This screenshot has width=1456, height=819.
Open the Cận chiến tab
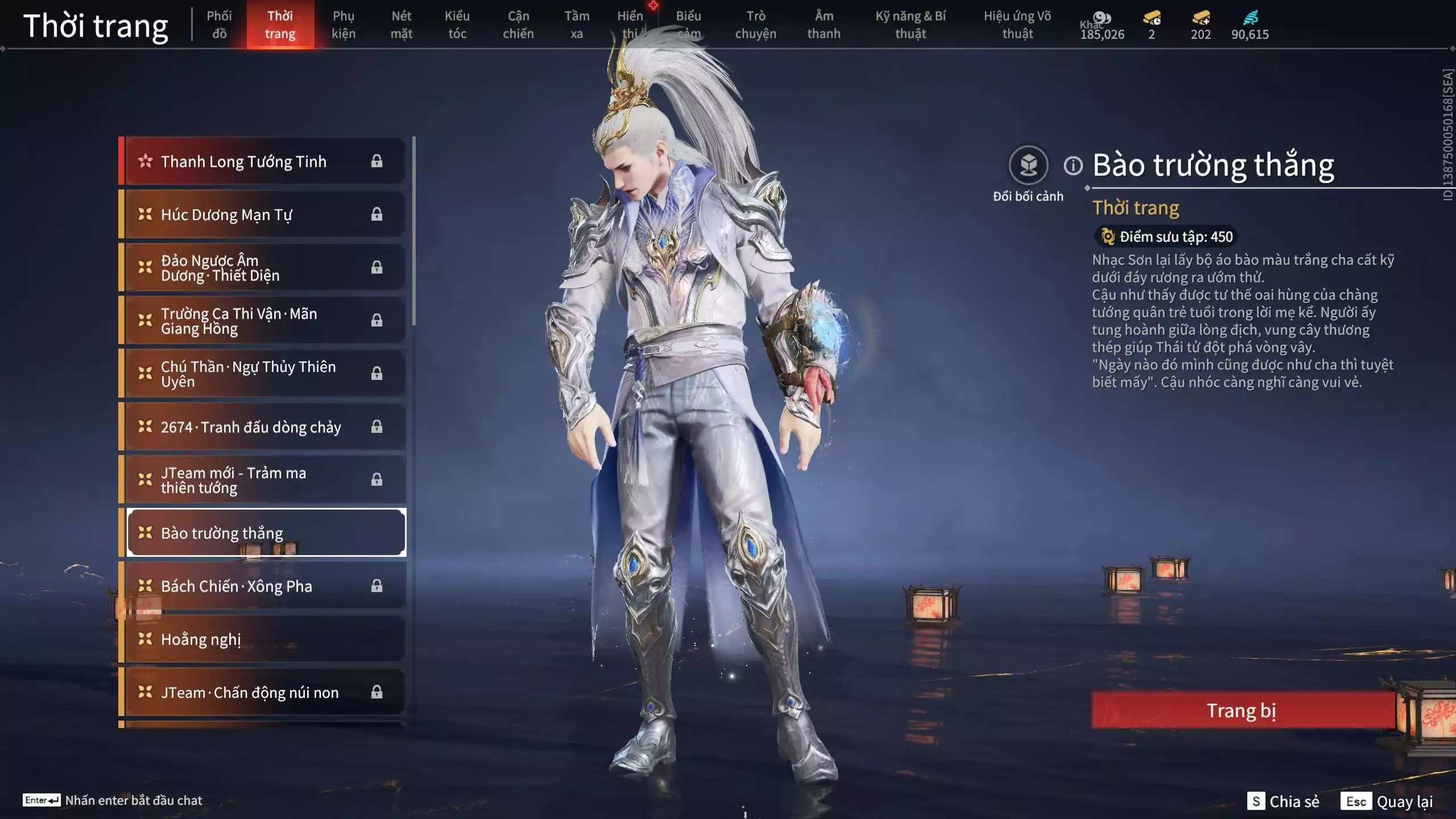[518, 24]
